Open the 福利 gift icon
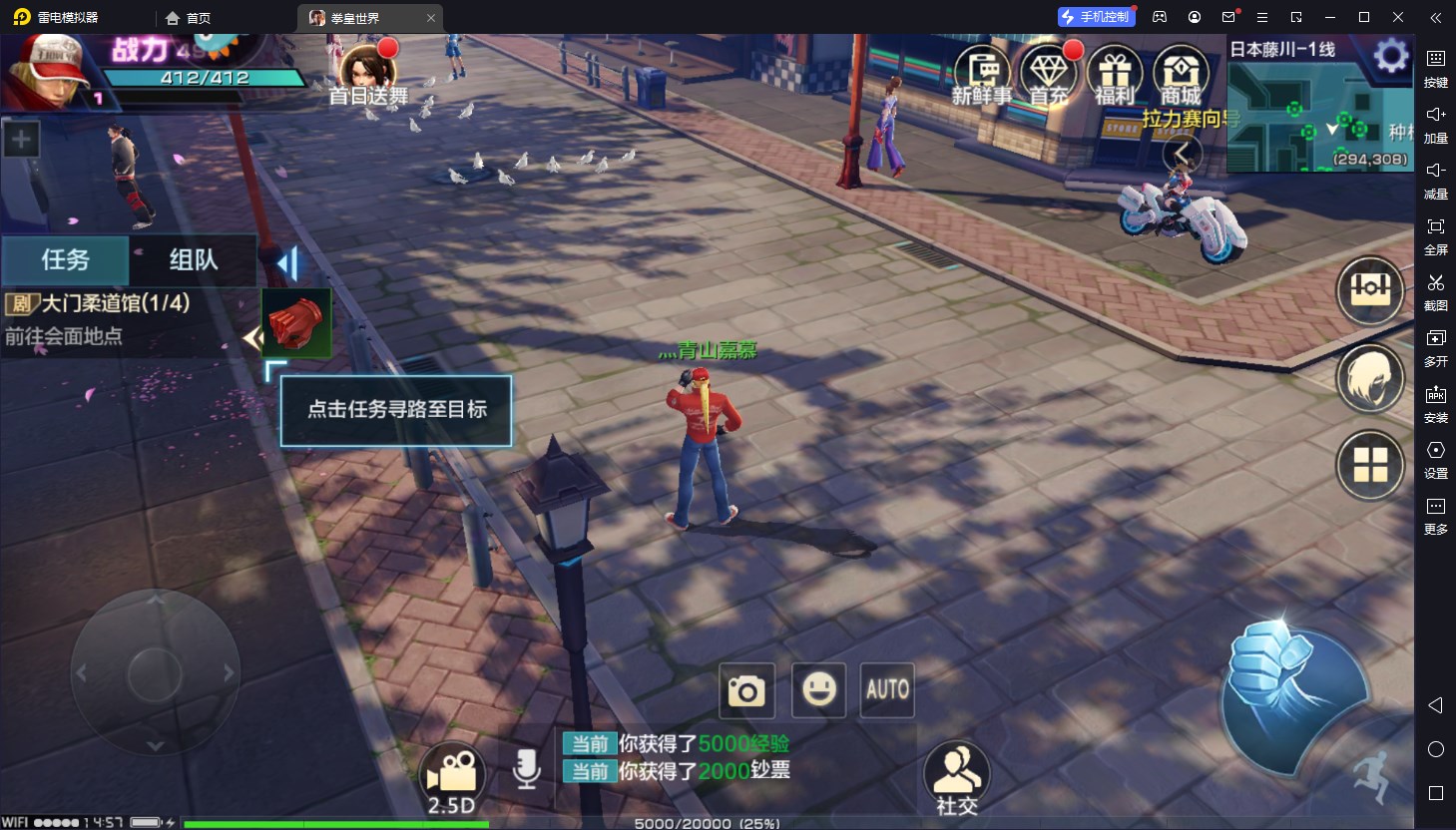 1115,75
